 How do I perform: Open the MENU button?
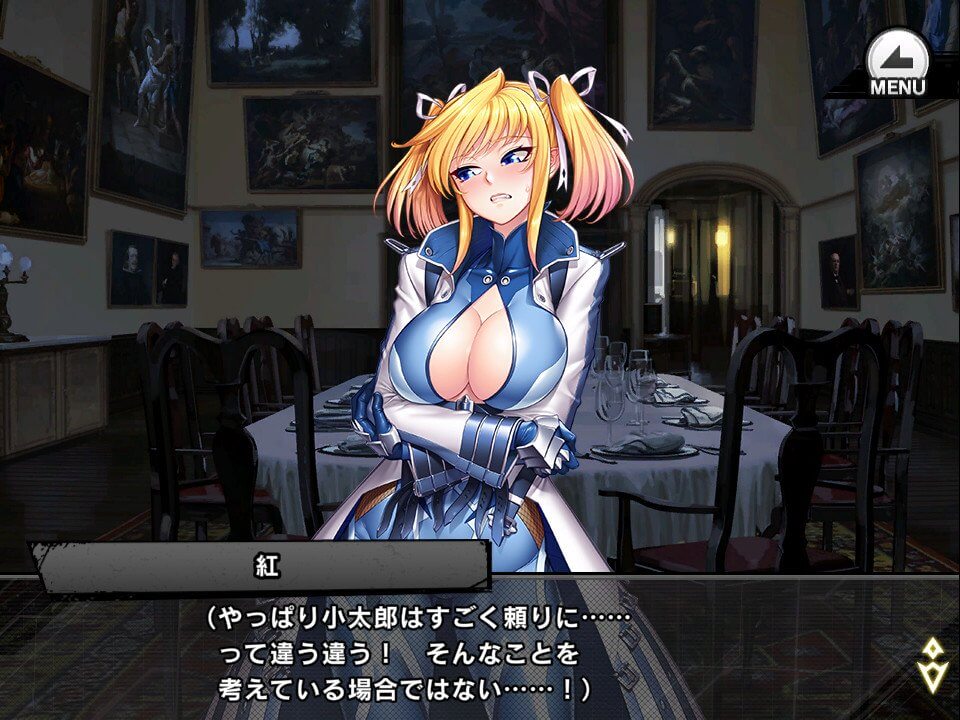point(897,62)
